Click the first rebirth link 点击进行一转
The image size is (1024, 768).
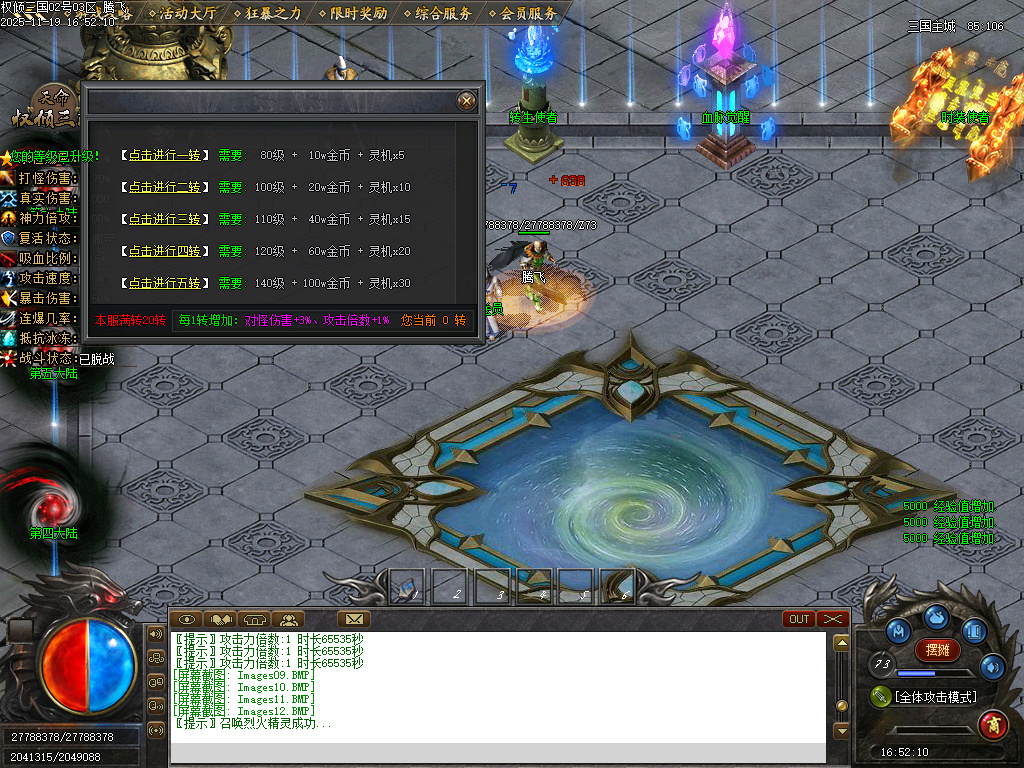165,155
